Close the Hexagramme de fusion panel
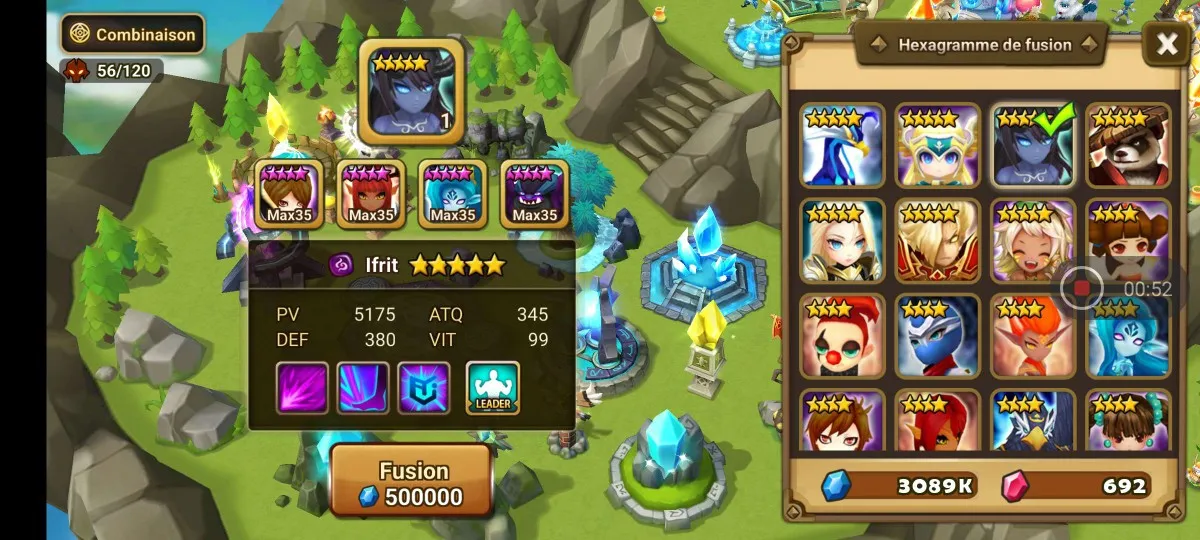The image size is (1200, 540). (x=1166, y=44)
